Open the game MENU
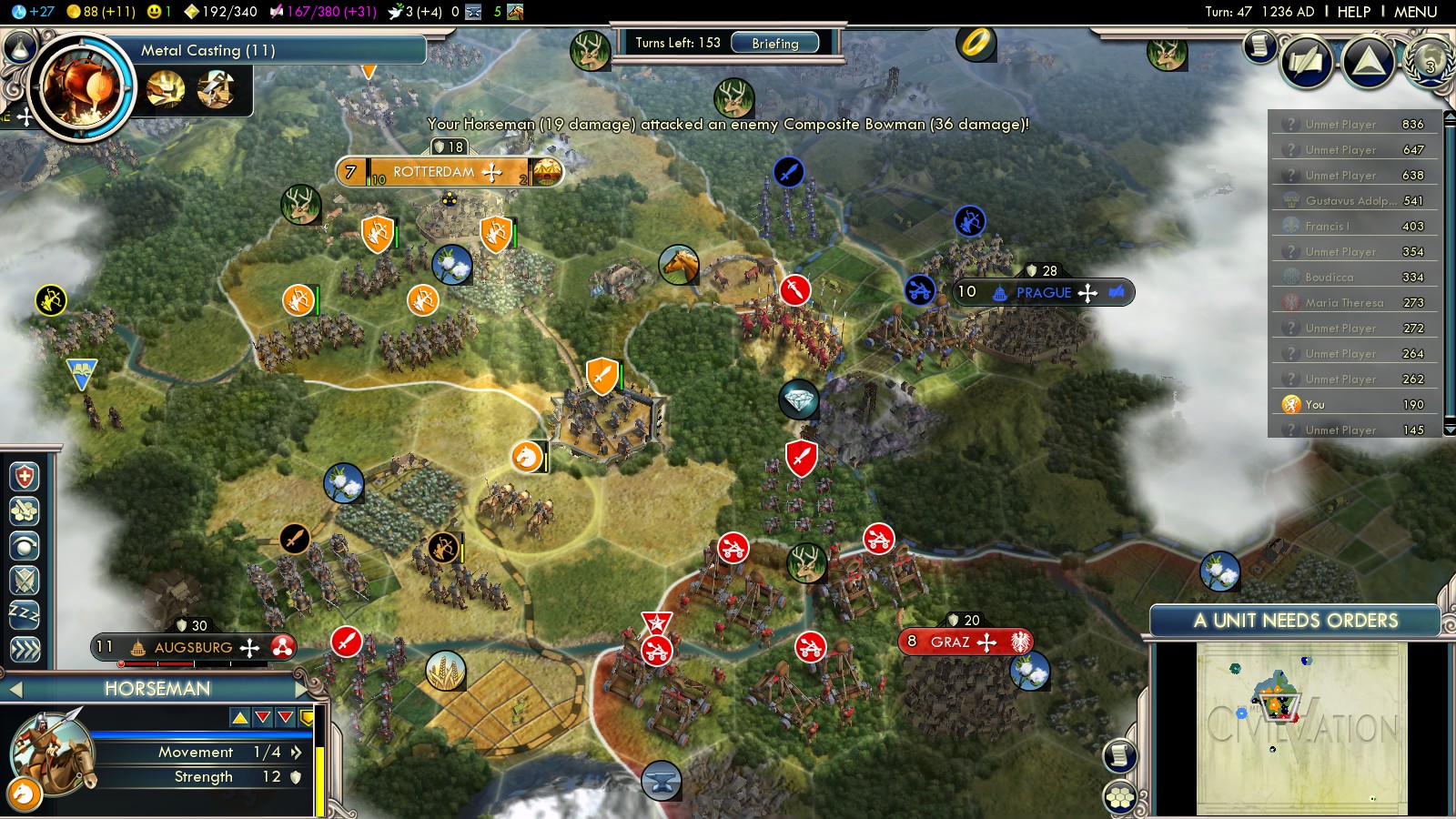This screenshot has height=819, width=1456. [x=1415, y=12]
